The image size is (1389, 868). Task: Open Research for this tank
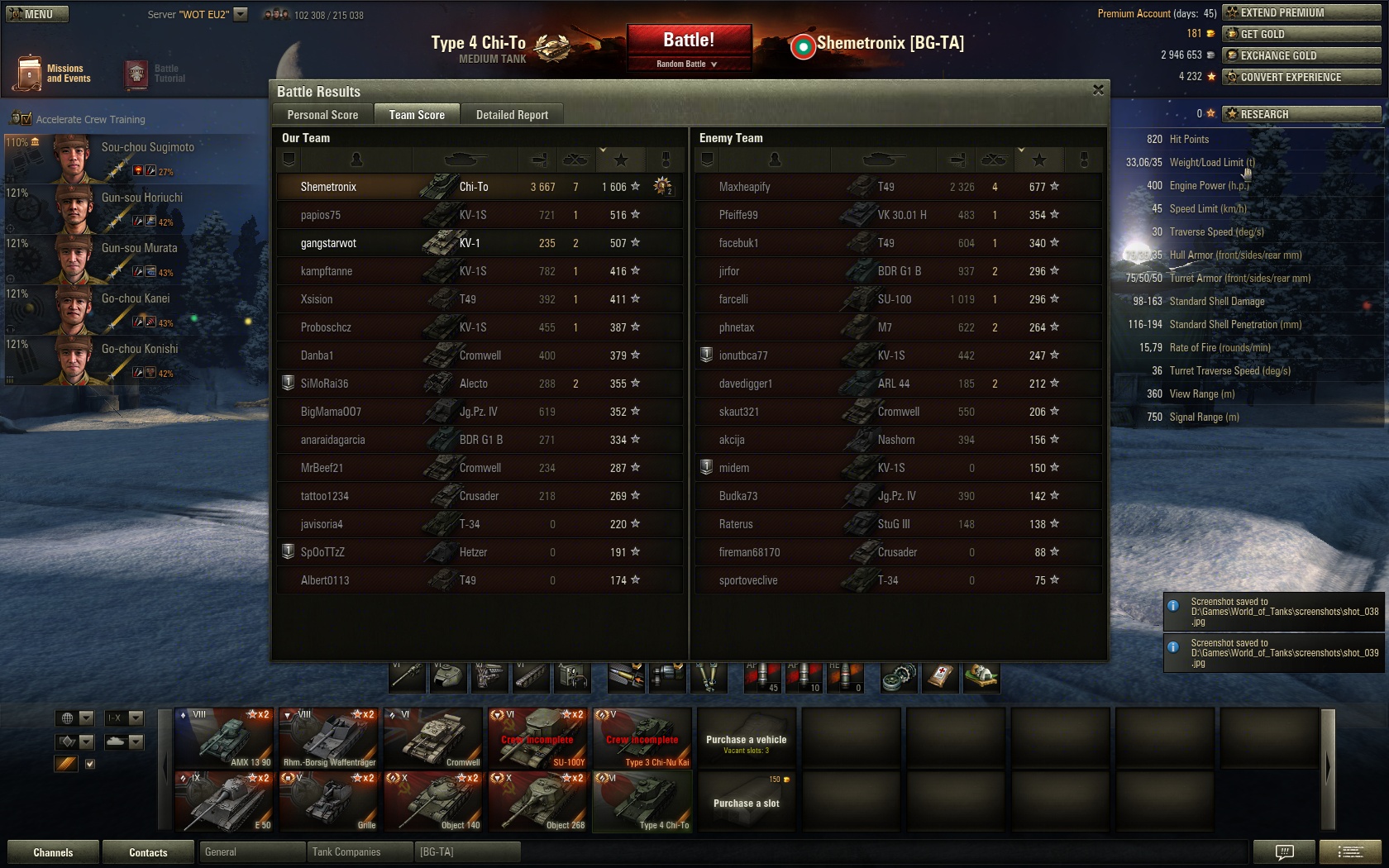click(1301, 114)
